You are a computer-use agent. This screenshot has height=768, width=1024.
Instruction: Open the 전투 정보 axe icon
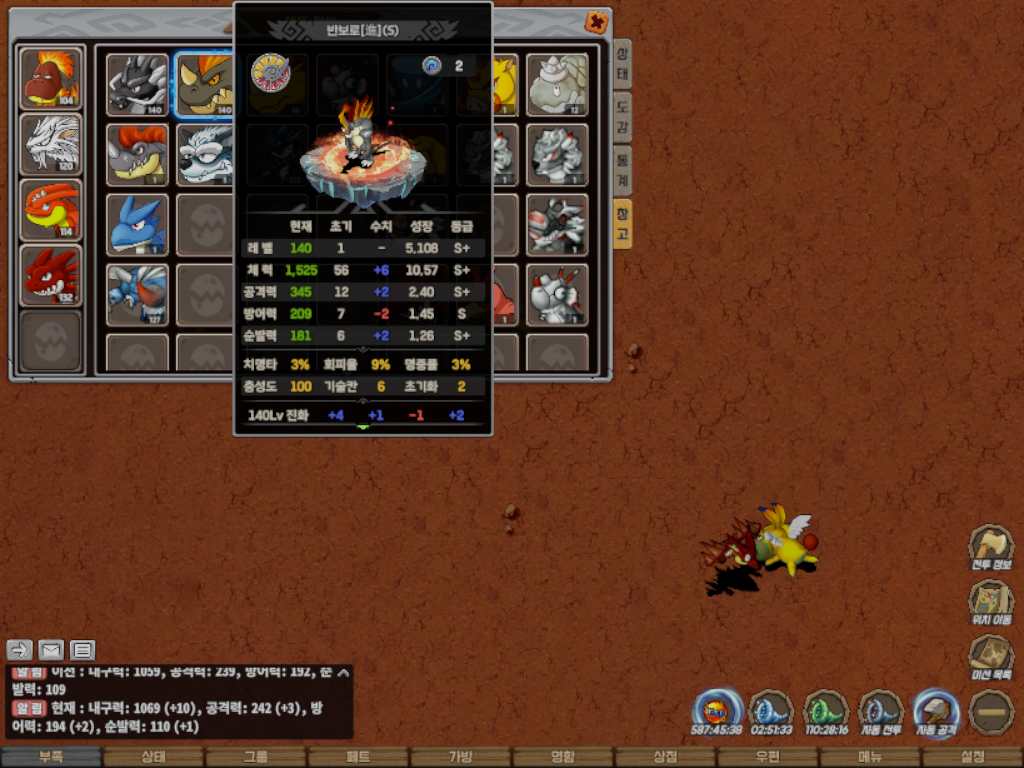(989, 547)
